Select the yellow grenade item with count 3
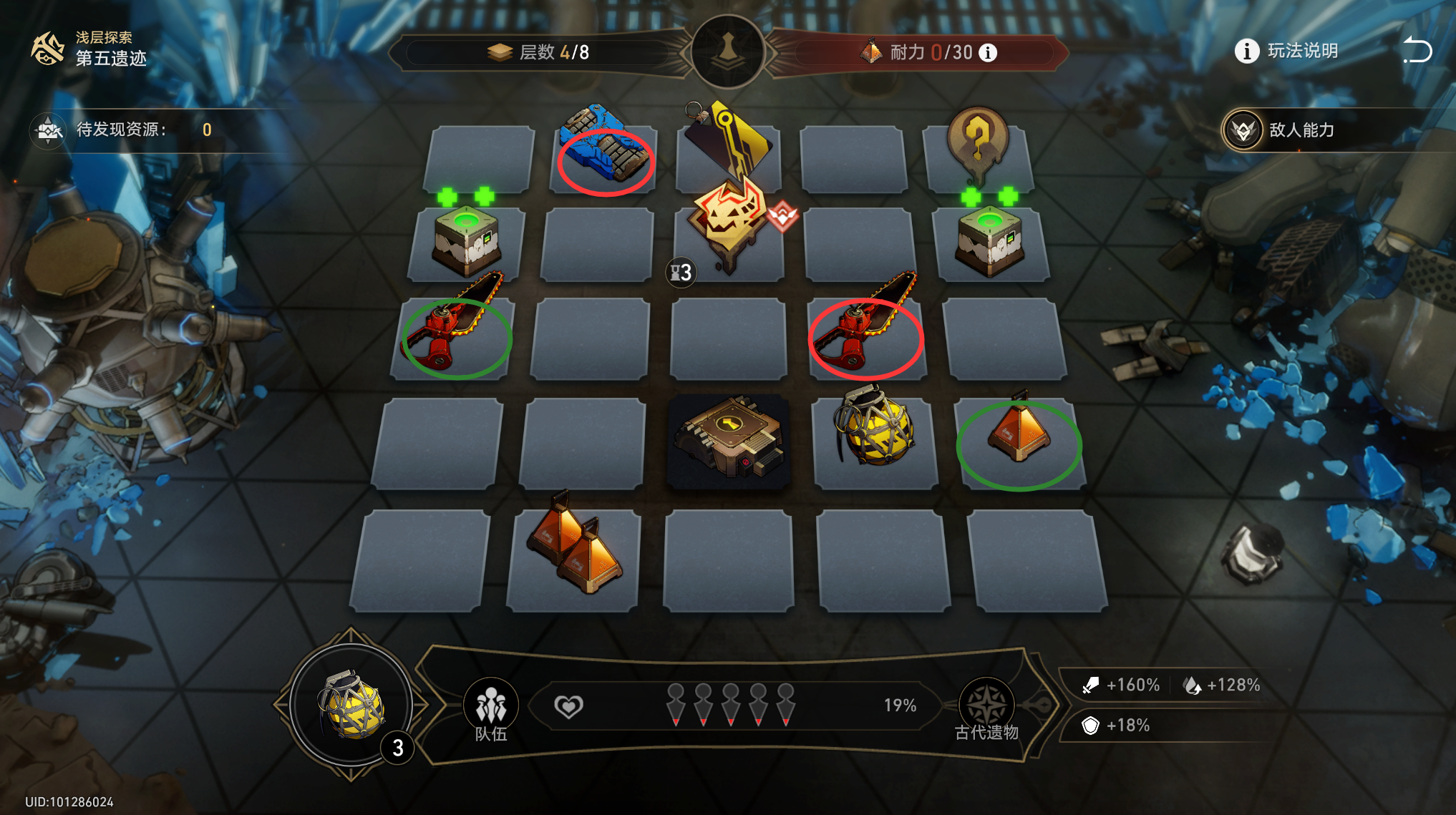The image size is (1456, 815). click(x=351, y=706)
